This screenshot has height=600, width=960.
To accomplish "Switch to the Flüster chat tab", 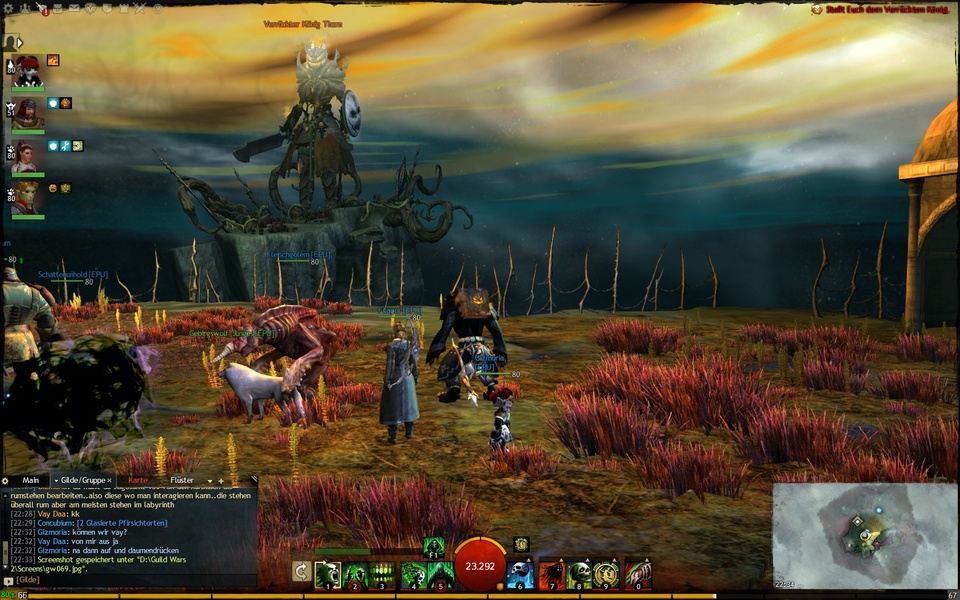I will (182, 480).
